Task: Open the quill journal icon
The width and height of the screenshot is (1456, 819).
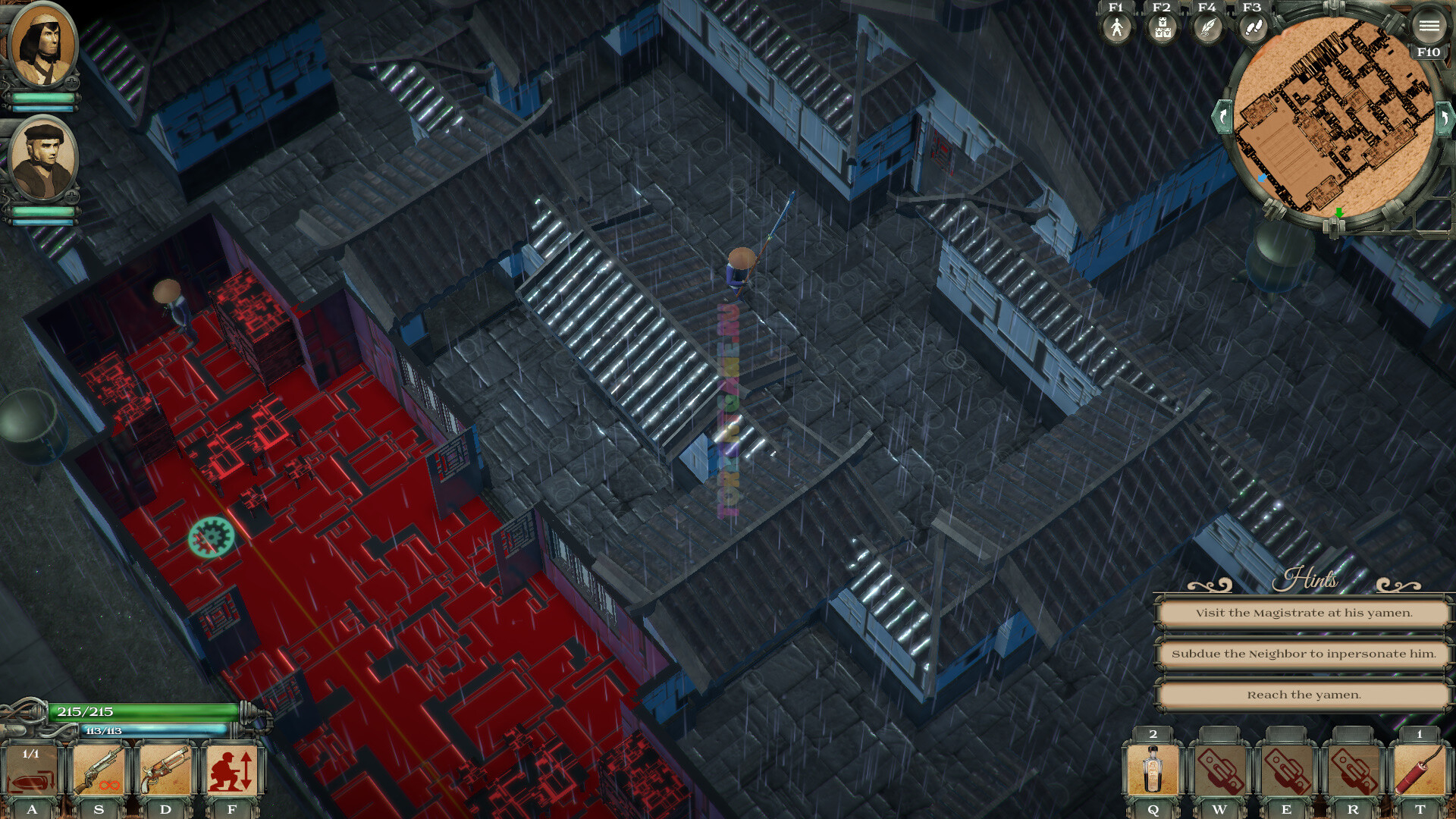Action: (x=1207, y=29)
